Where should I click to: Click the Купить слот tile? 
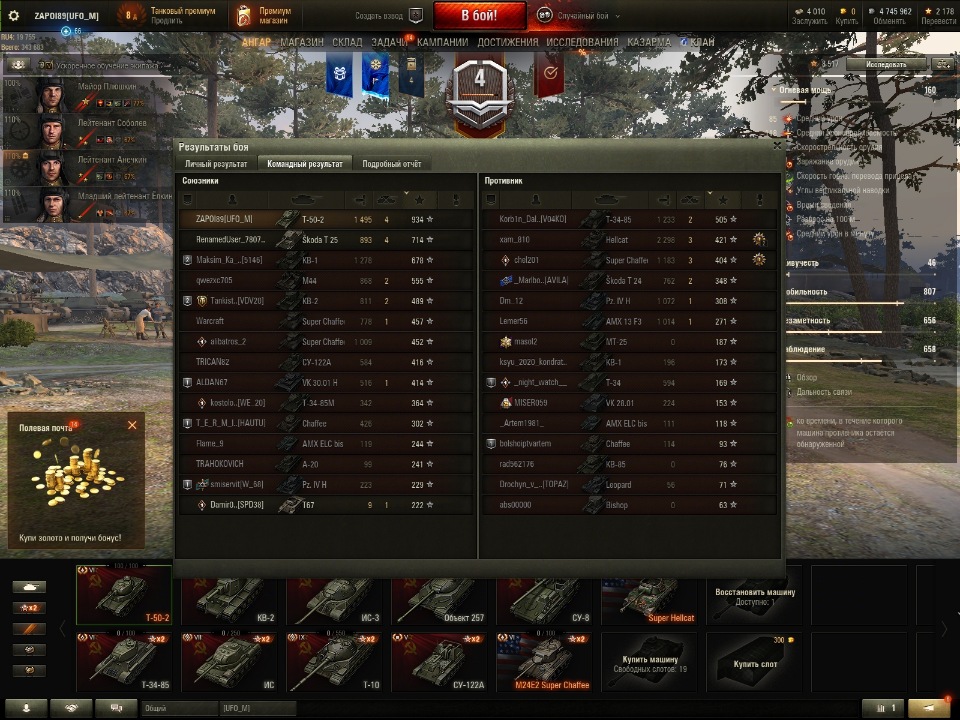[x=757, y=662]
